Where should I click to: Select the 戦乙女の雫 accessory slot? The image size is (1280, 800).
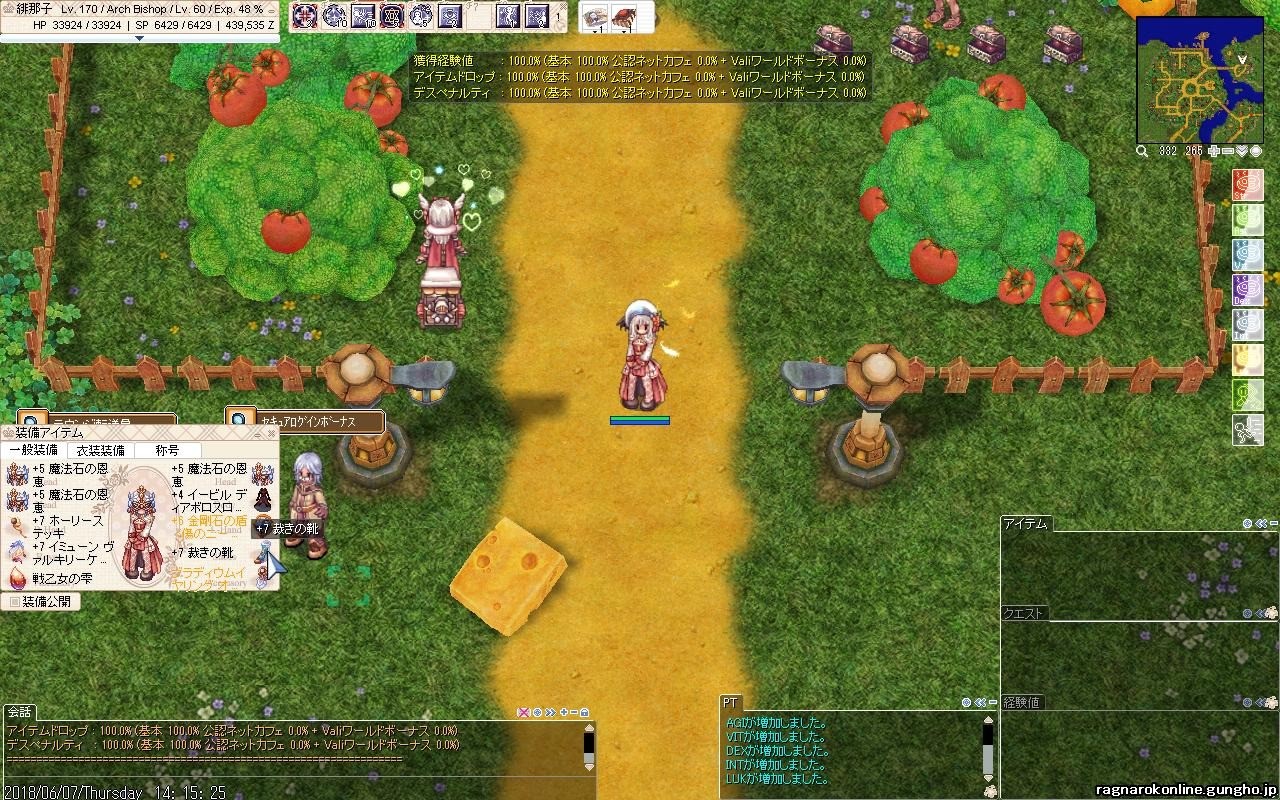(17, 577)
